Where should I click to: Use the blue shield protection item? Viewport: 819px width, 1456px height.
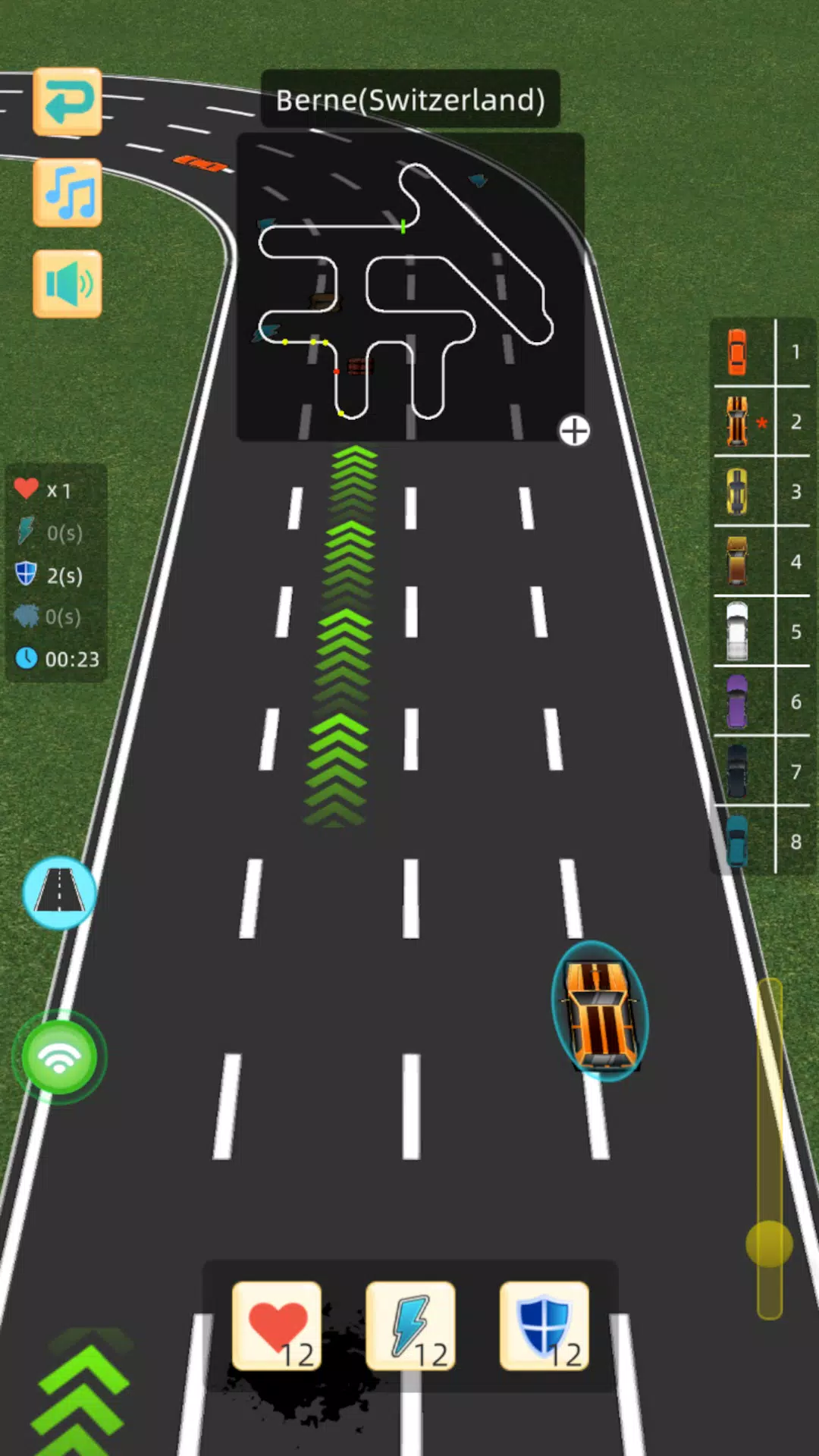point(544,1326)
